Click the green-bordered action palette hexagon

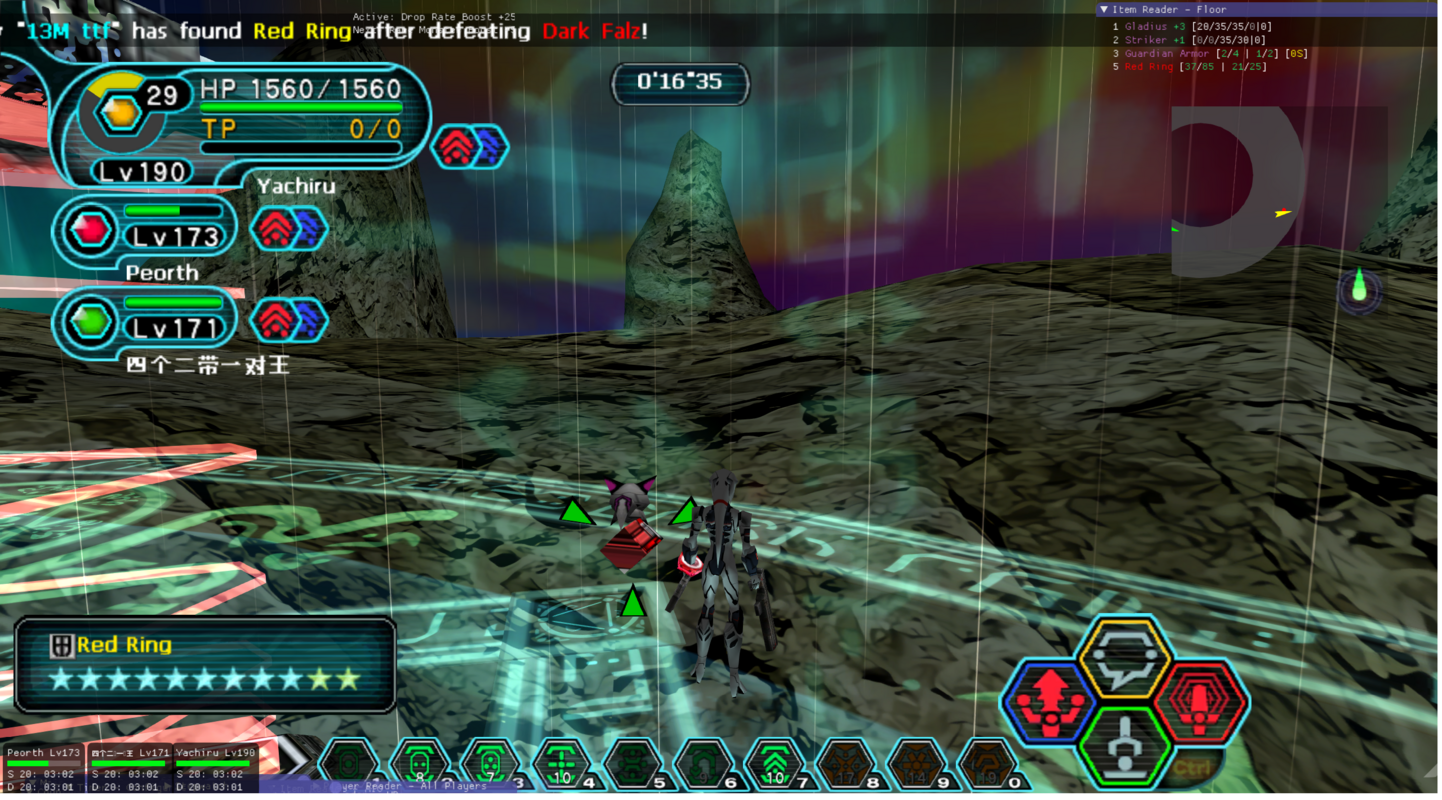tap(1125, 746)
